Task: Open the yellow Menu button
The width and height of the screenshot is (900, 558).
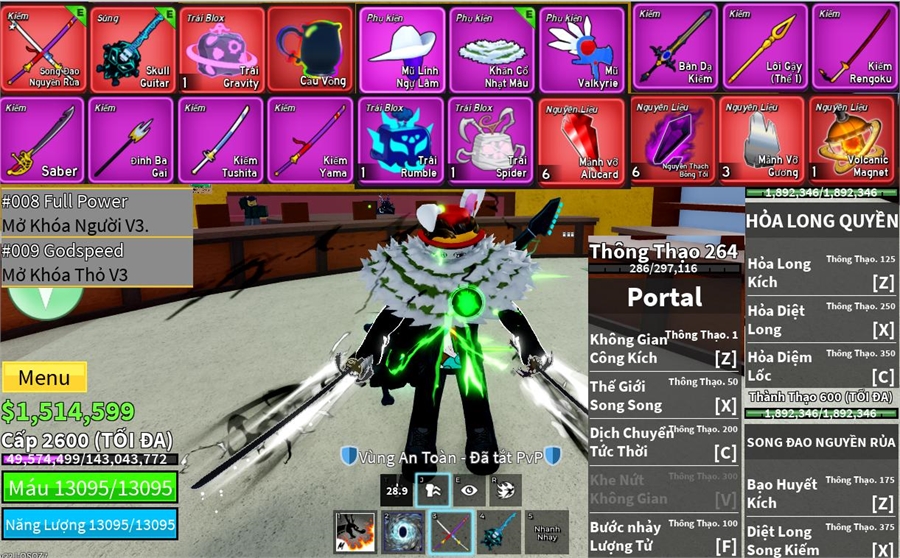Action: 44,378
